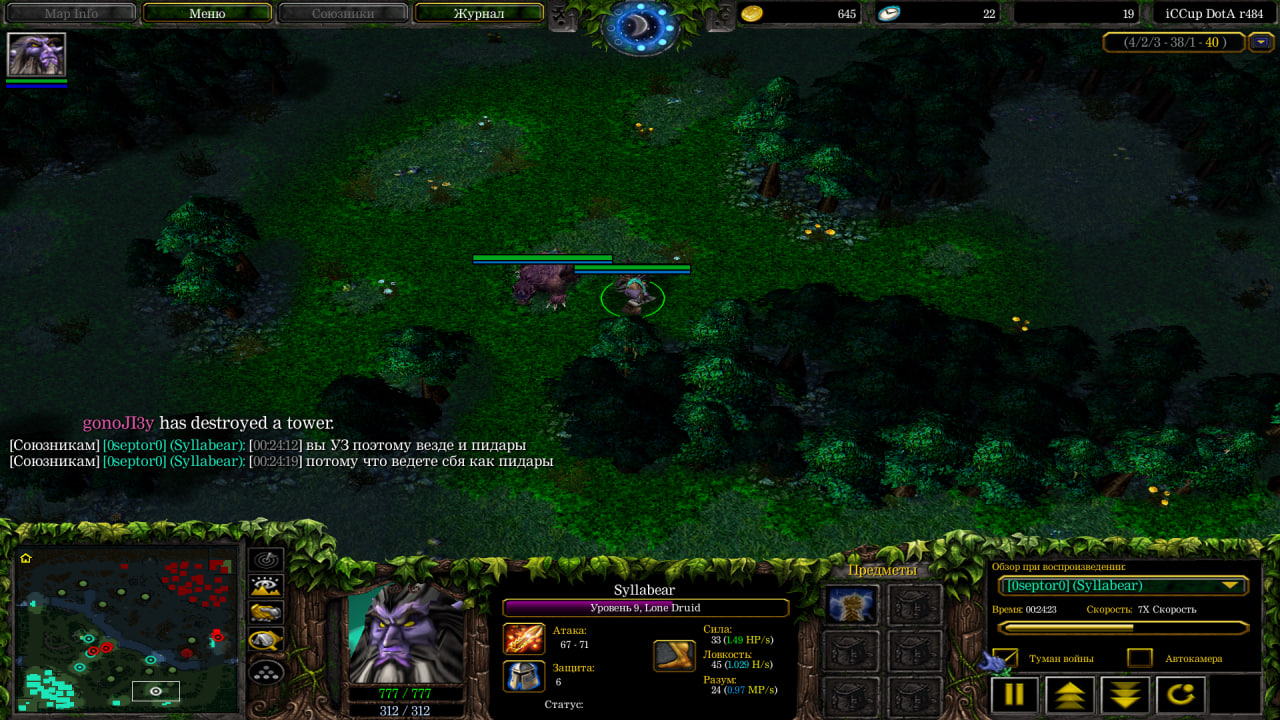Select the hero portrait icon in top-left

[x=36, y=54]
